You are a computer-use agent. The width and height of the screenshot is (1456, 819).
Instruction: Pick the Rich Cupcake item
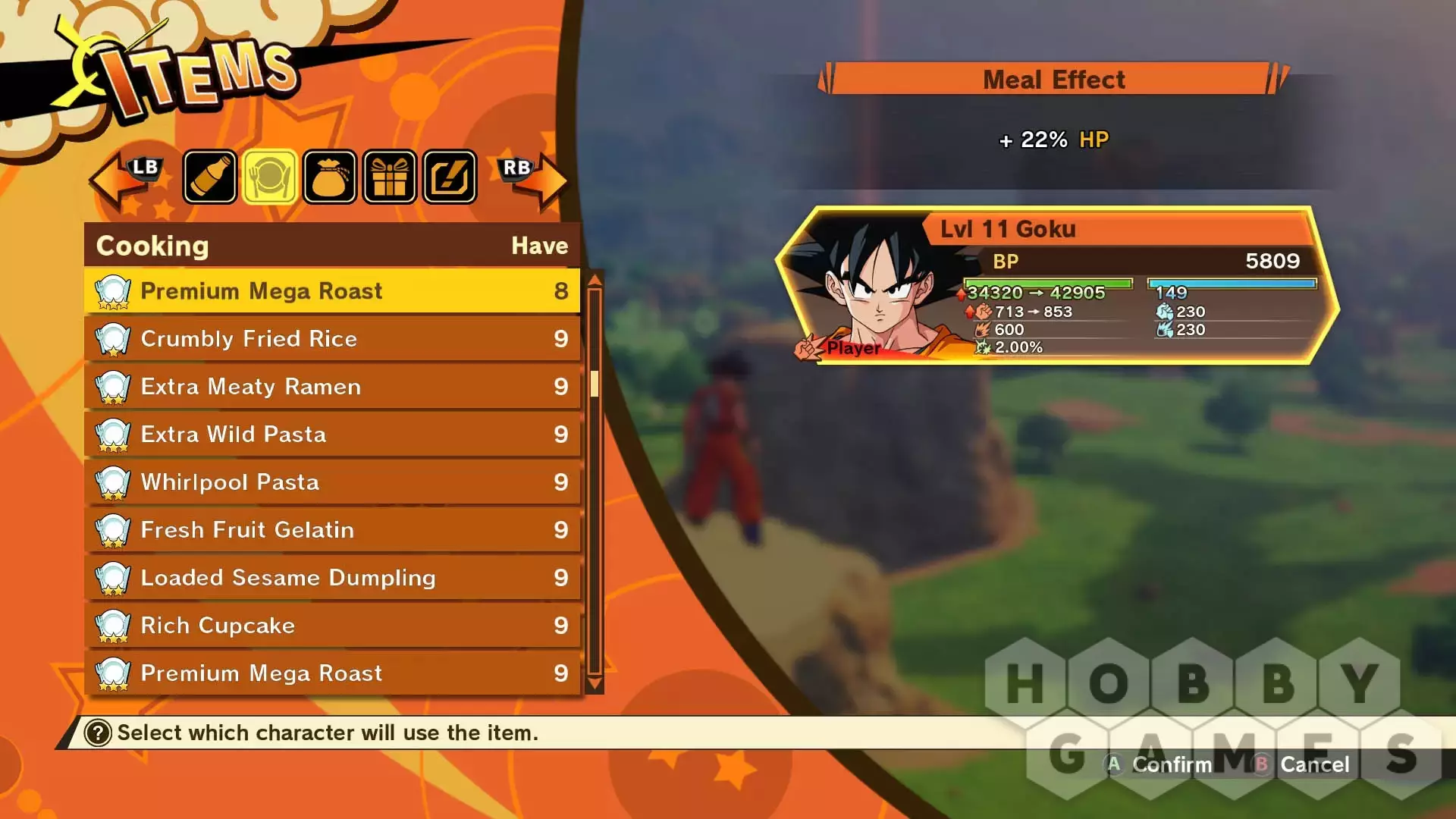pos(332,626)
